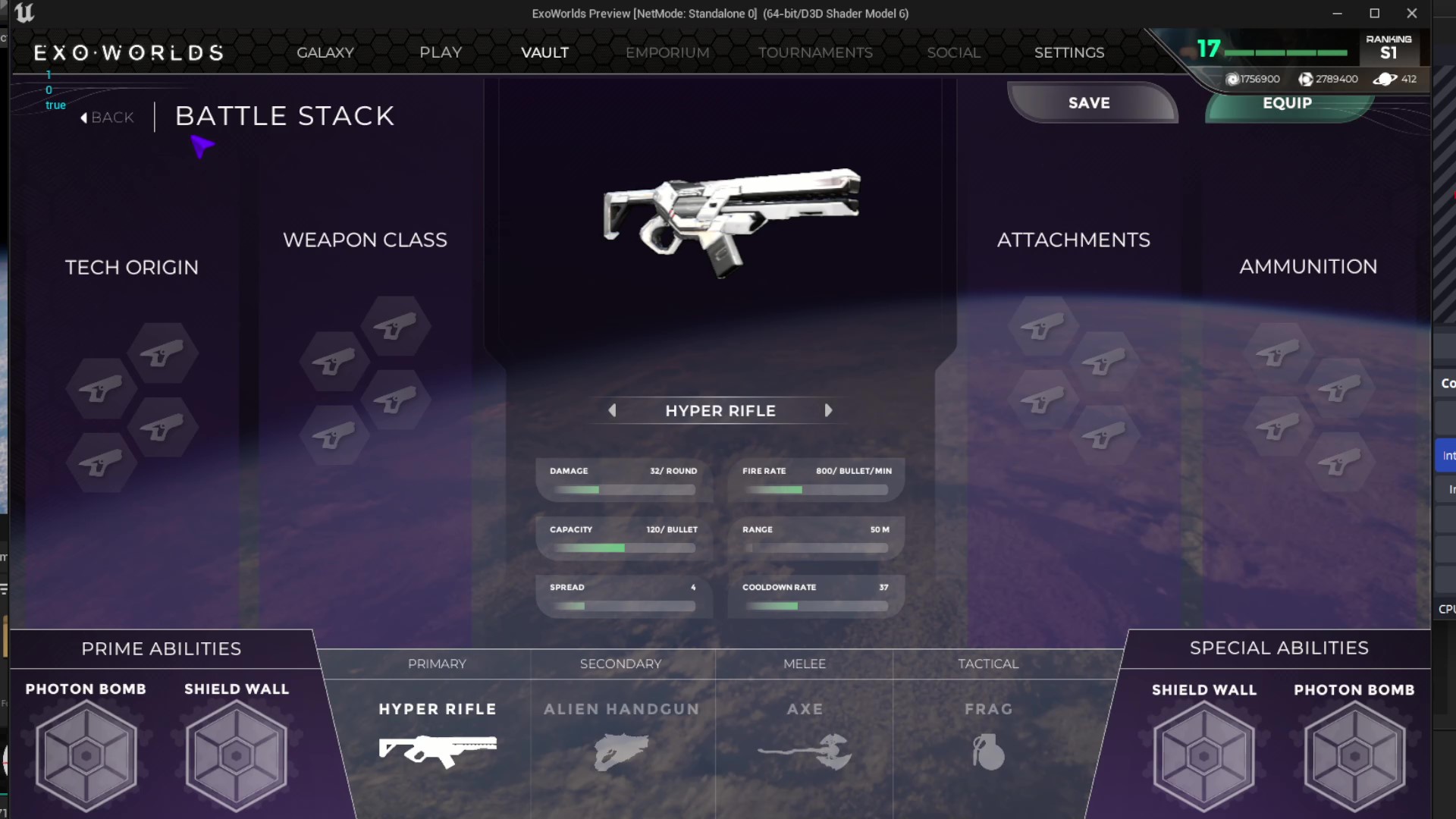This screenshot has height=819, width=1456.
Task: Enable the Shield Wall prime ability hexagon
Action: pos(236,756)
